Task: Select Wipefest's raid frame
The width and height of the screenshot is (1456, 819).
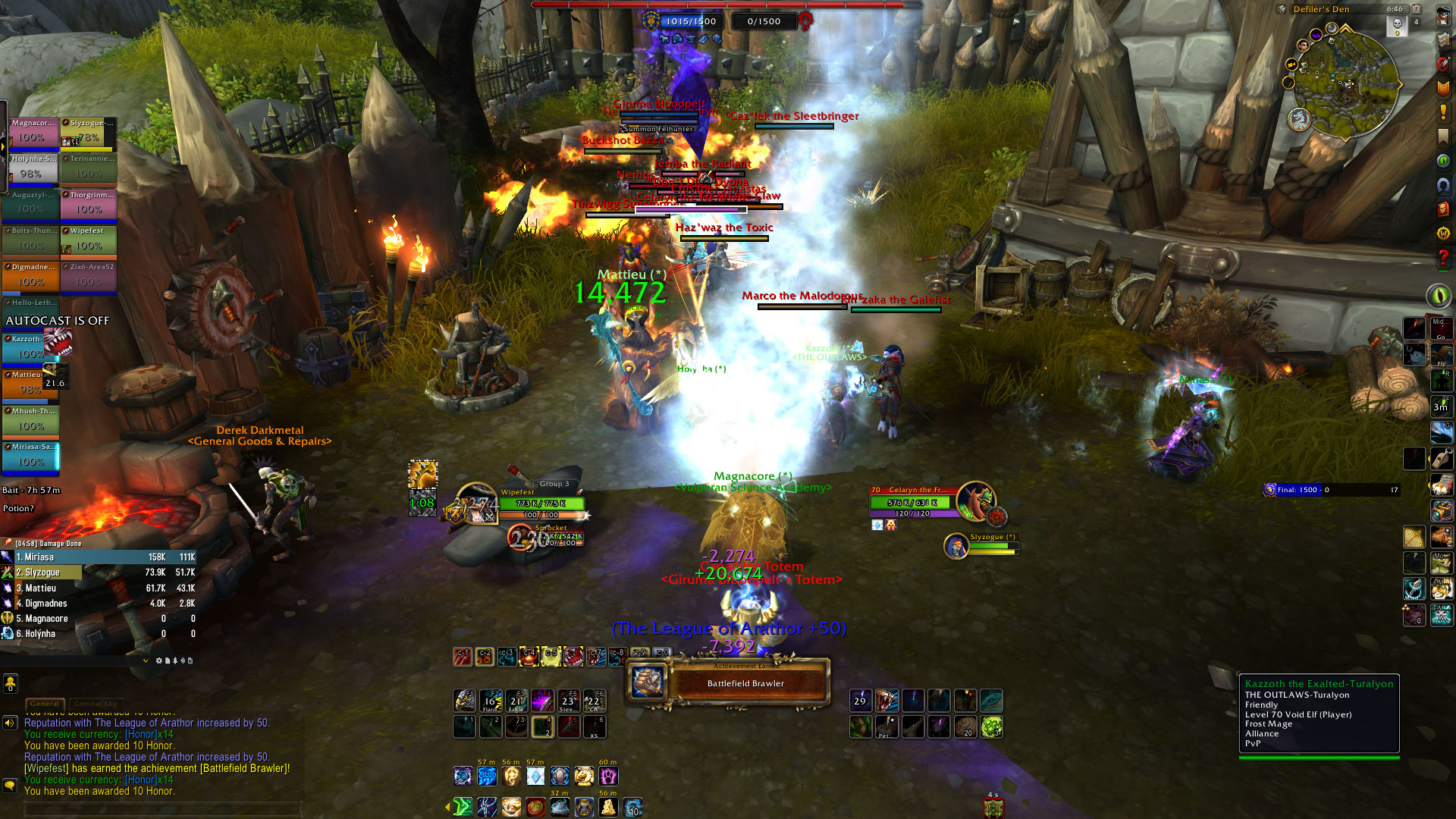Action: click(89, 240)
